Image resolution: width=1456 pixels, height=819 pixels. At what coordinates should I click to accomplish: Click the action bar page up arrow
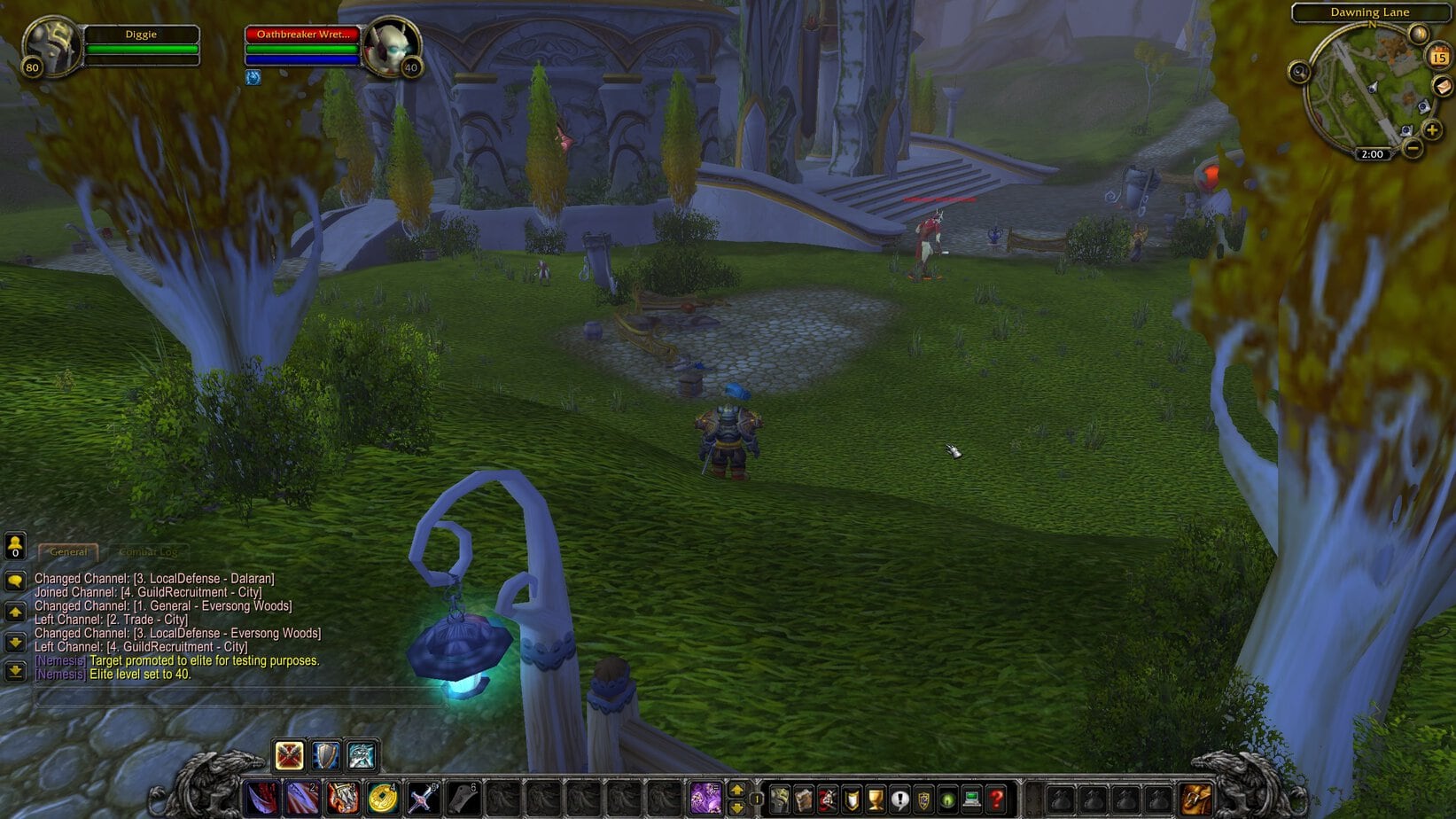(736, 790)
